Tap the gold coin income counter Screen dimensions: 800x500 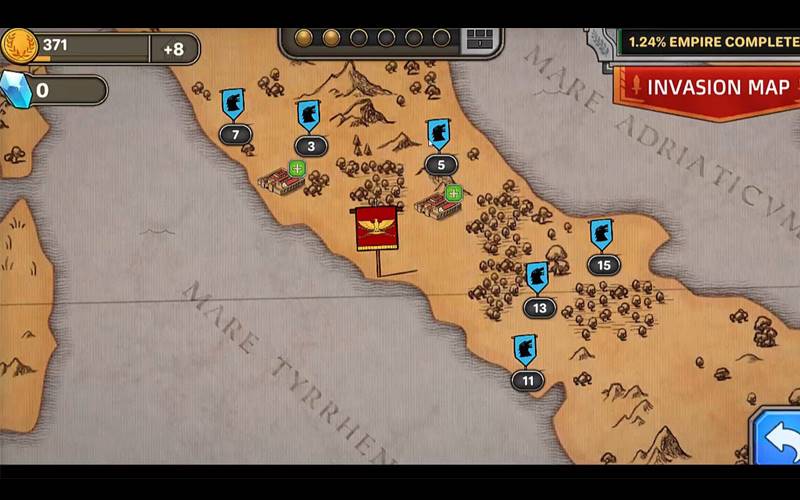(x=100, y=48)
